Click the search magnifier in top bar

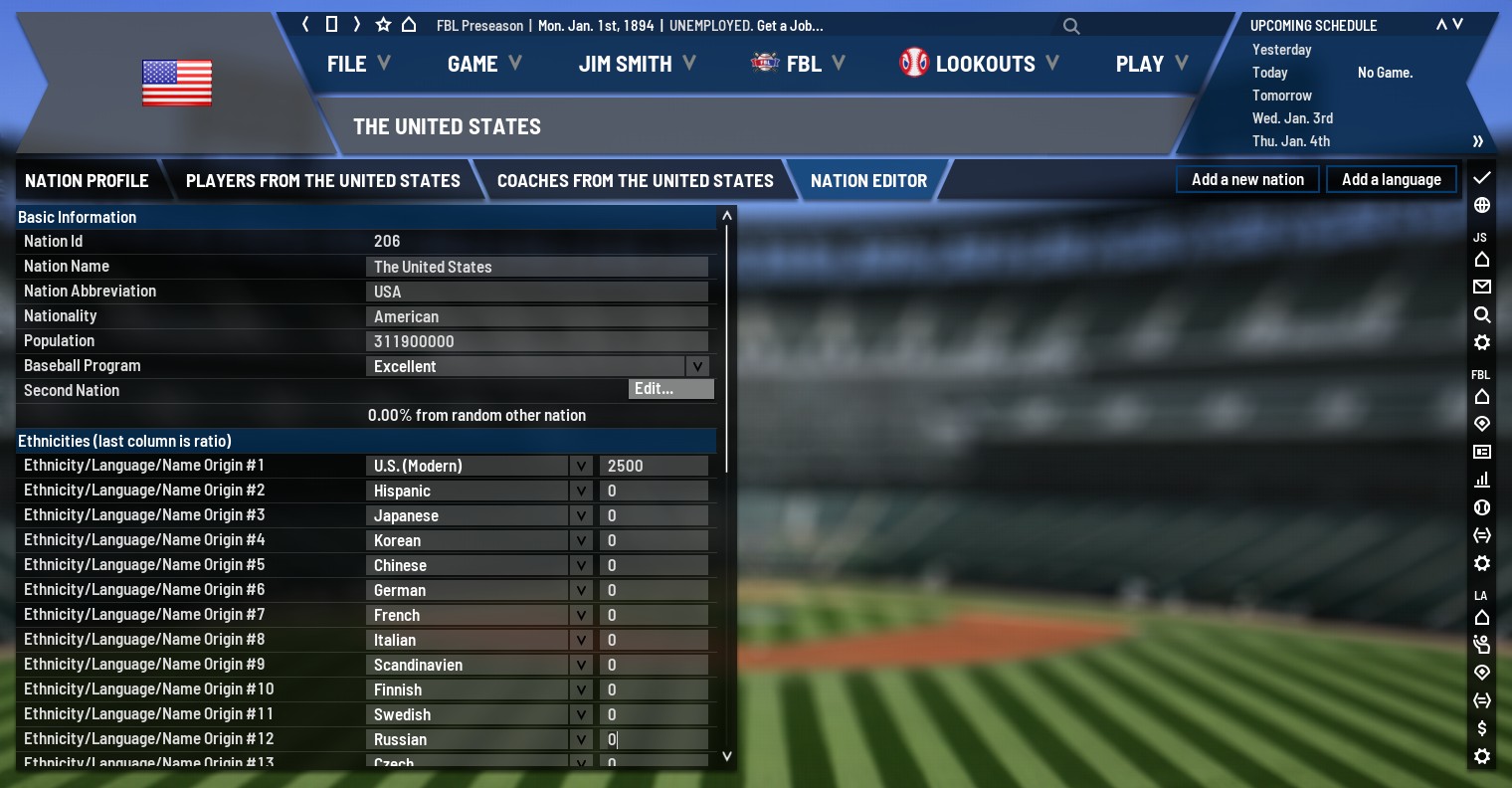1071,26
